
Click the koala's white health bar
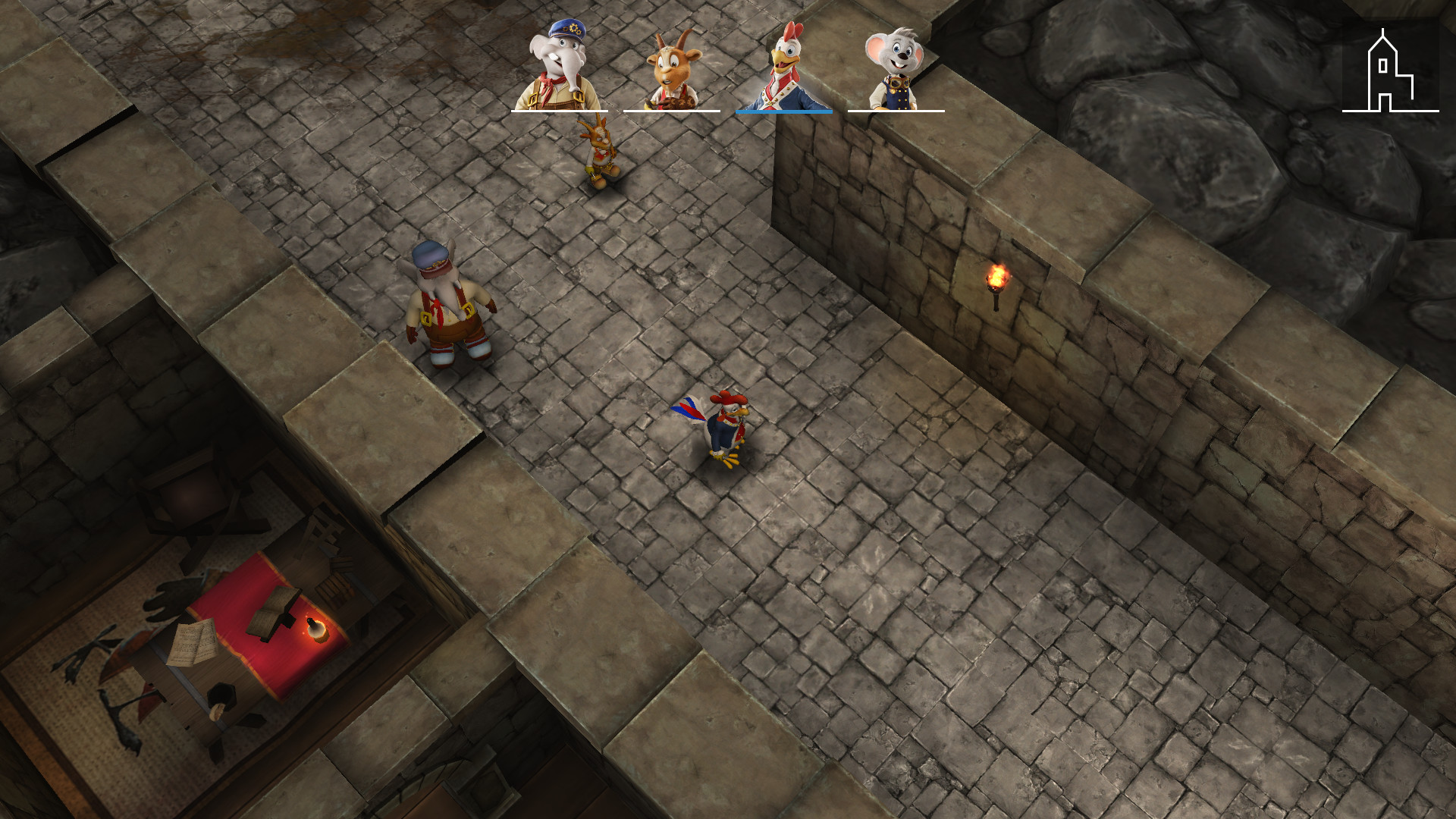[895, 111]
